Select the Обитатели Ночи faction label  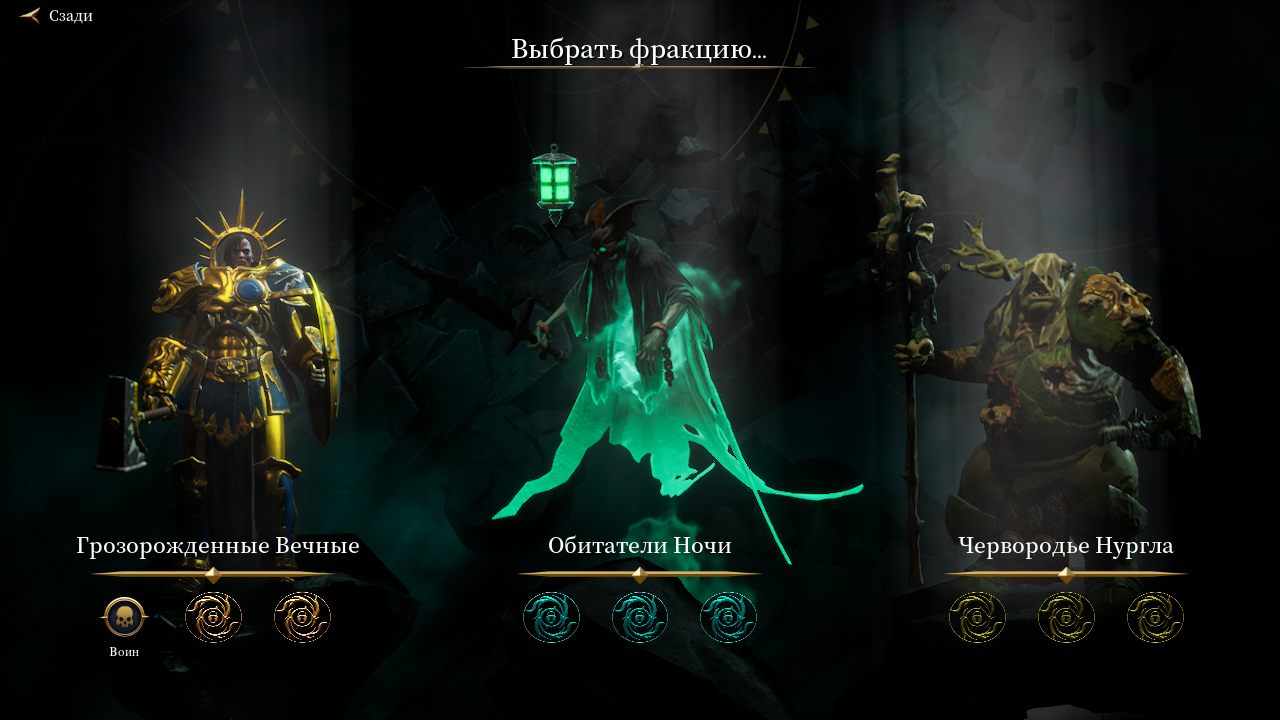coord(639,546)
